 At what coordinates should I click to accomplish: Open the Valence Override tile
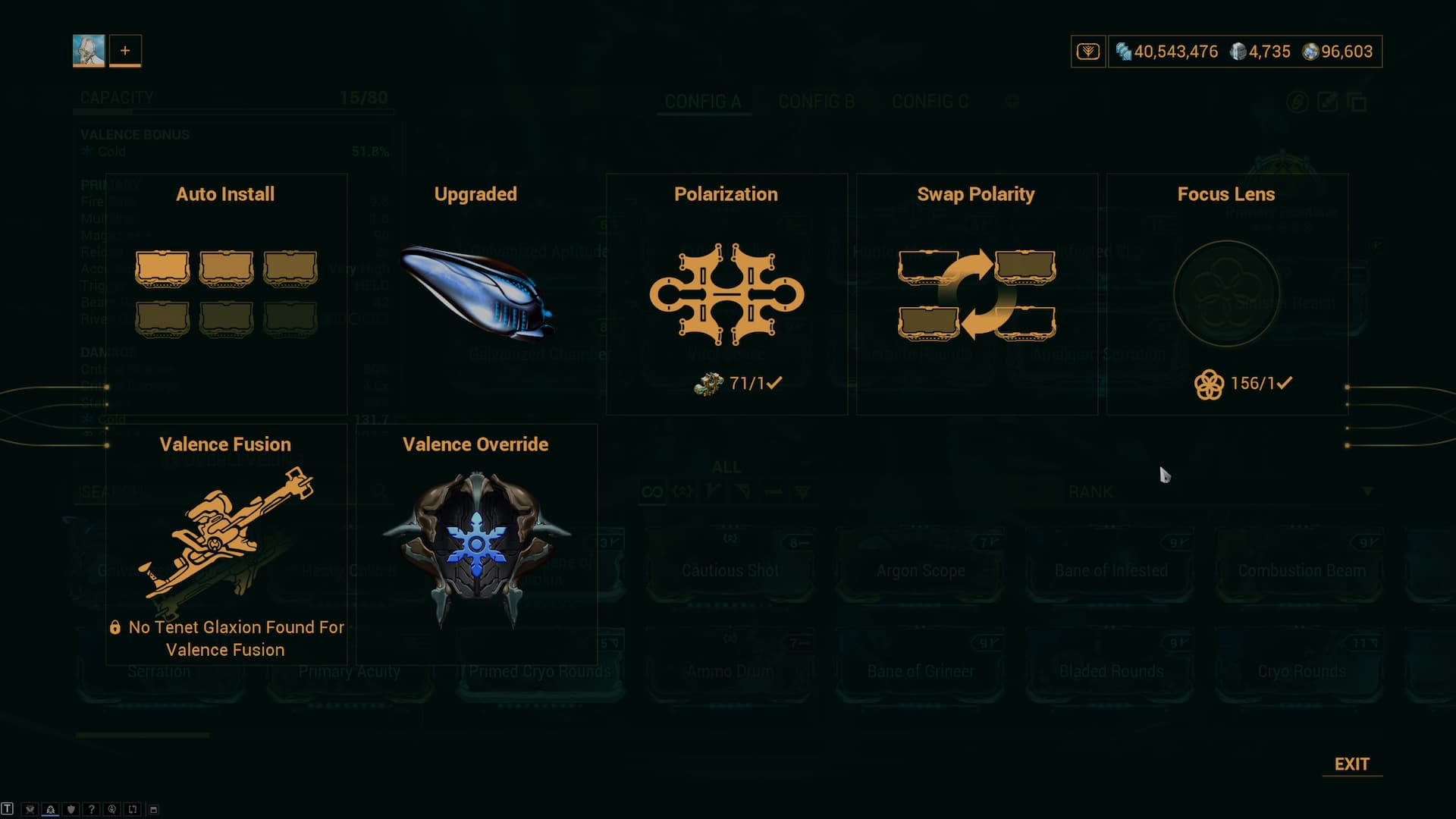tap(476, 544)
